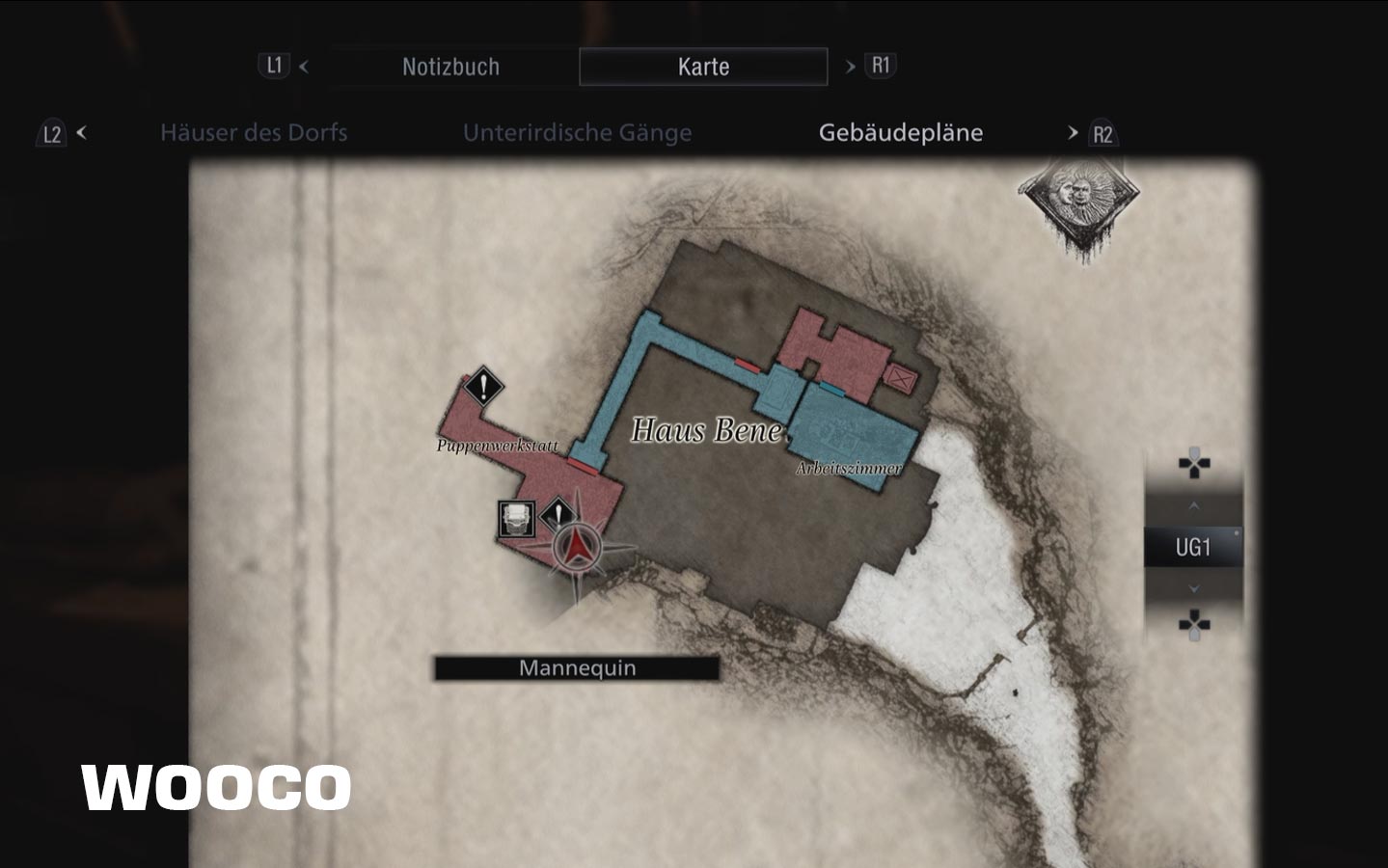Select the typewriter save point marker
The image size is (1388, 868).
(516, 519)
